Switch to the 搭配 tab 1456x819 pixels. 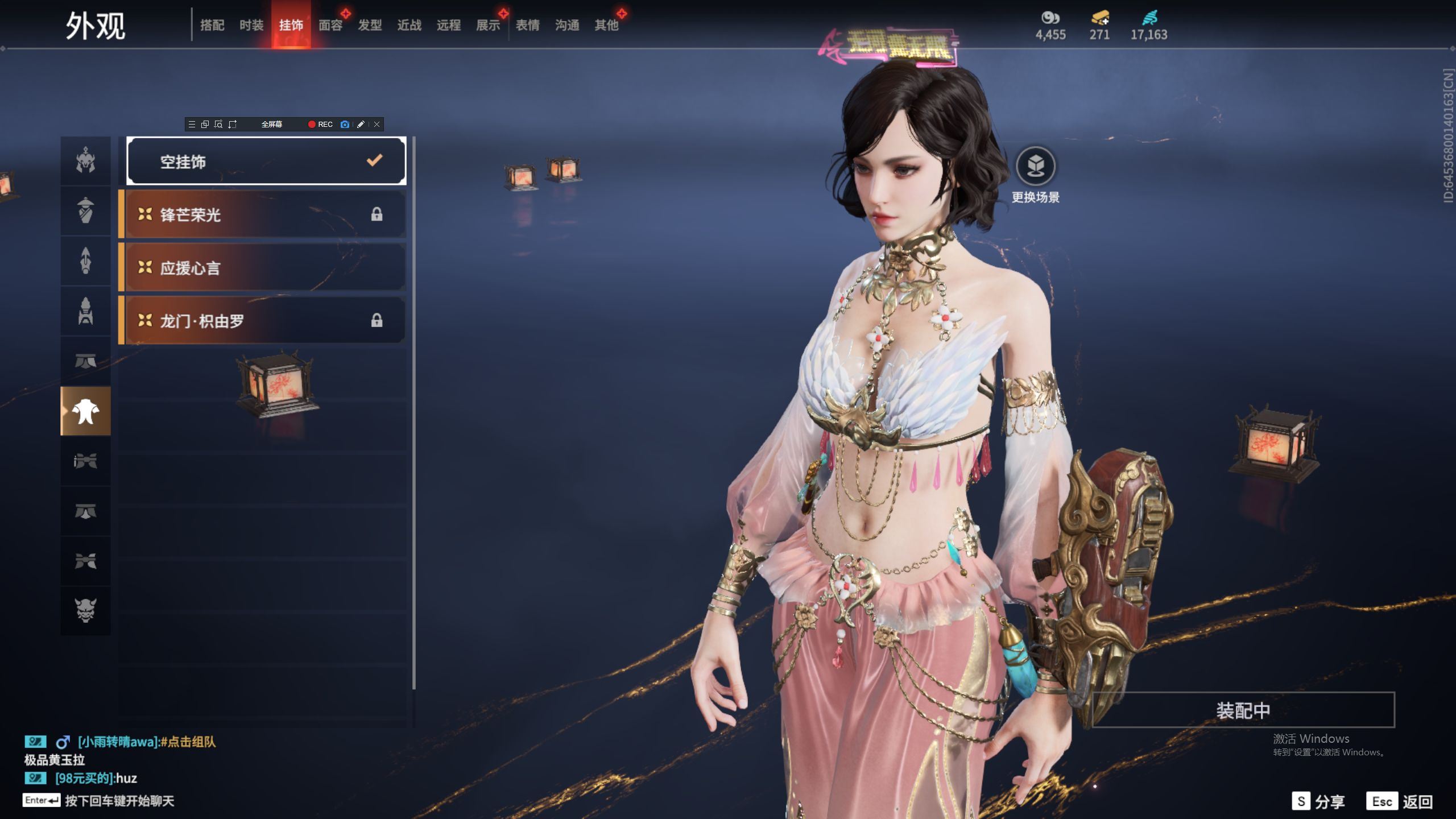click(212, 26)
